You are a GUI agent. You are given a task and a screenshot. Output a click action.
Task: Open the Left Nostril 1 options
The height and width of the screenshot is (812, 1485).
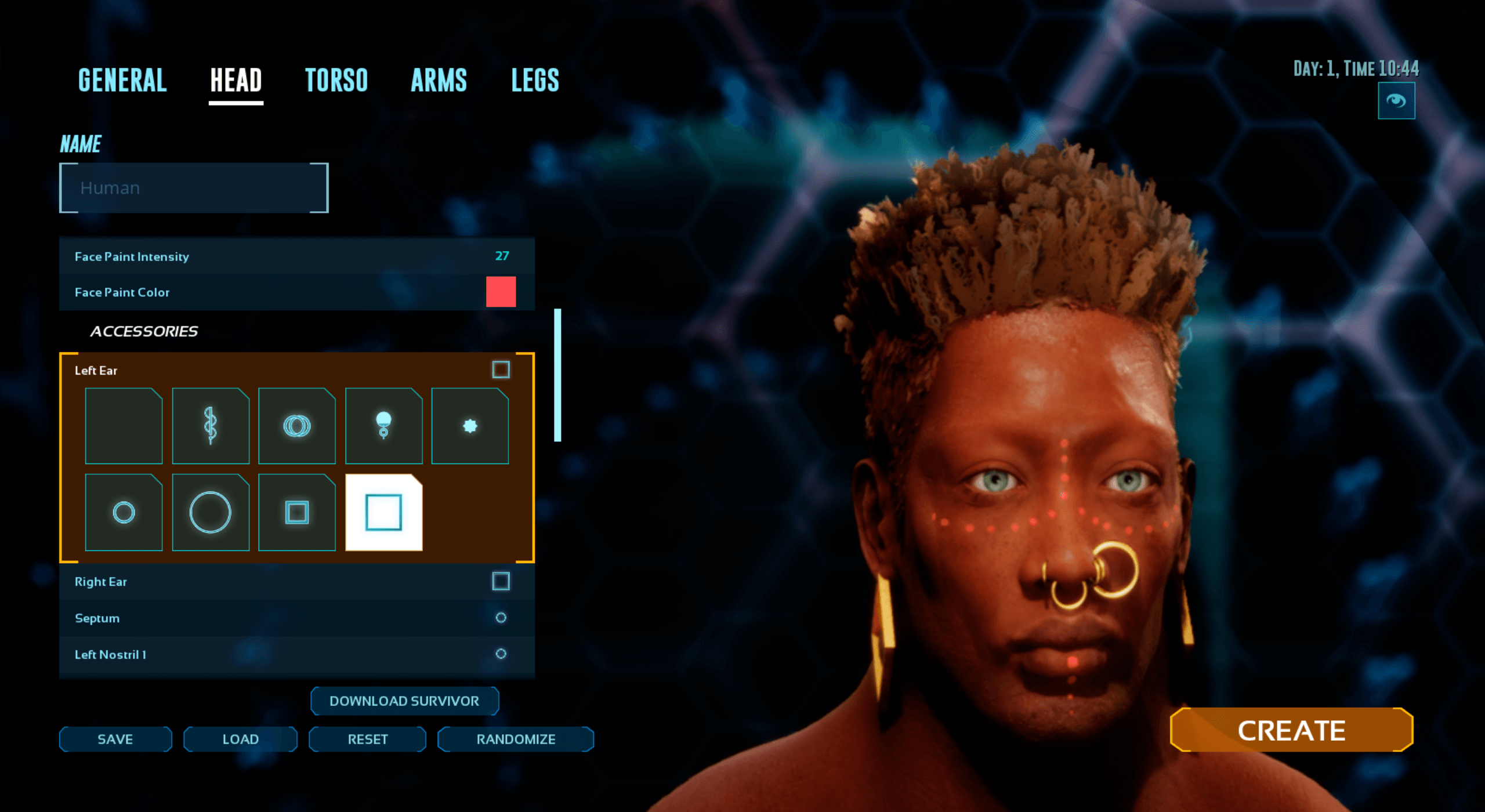coord(232,655)
